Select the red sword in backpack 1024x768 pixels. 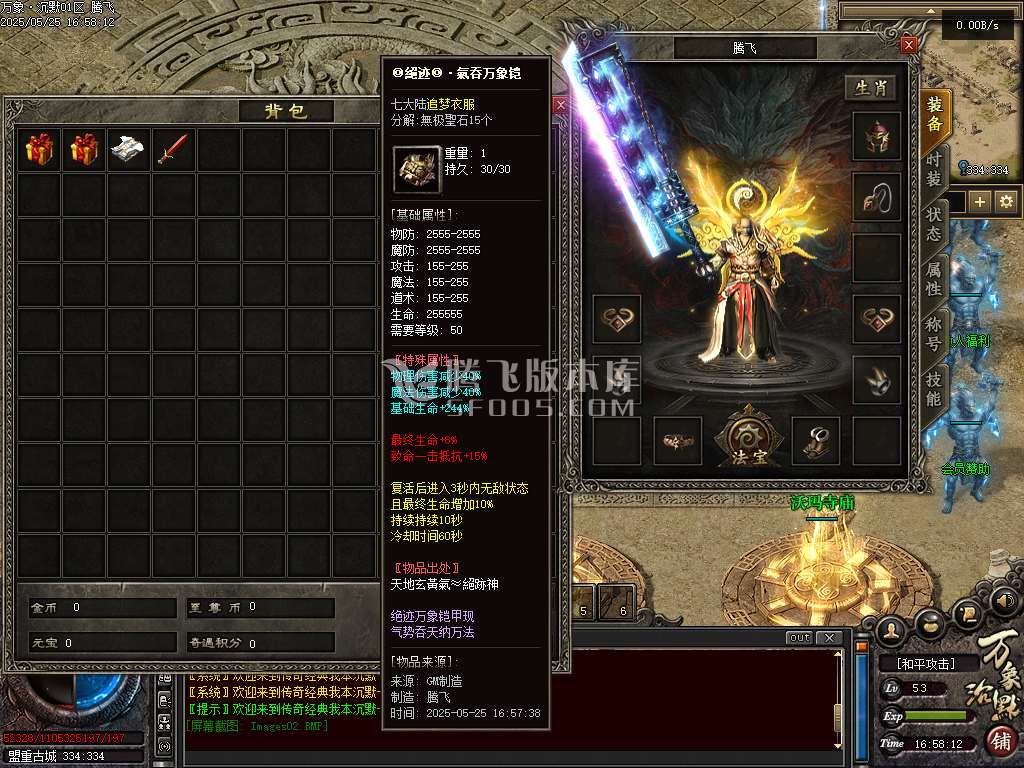pyautogui.click(x=172, y=150)
